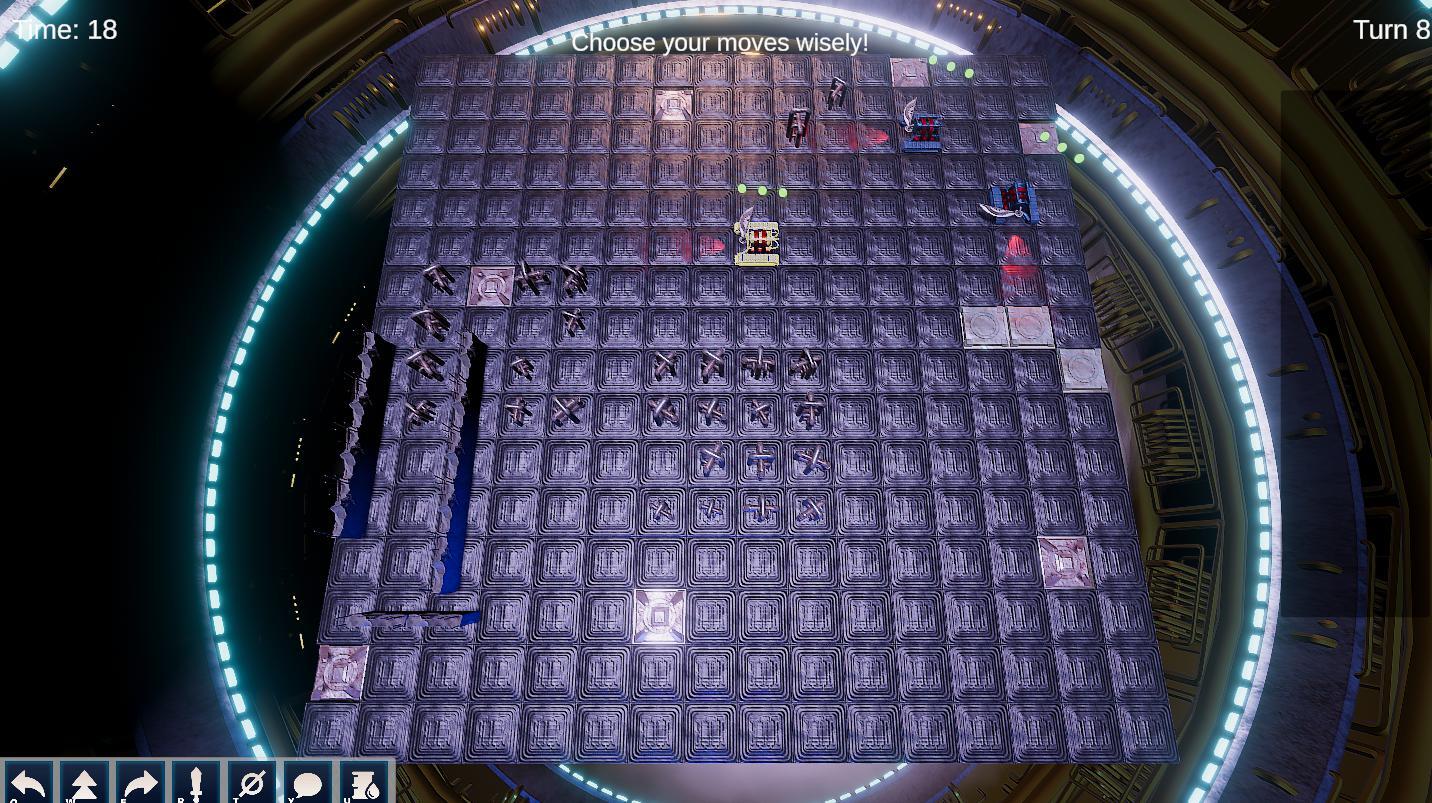This screenshot has width=1432, height=803.
Task: Choose the move forward double-arrow action
Action: point(84,783)
